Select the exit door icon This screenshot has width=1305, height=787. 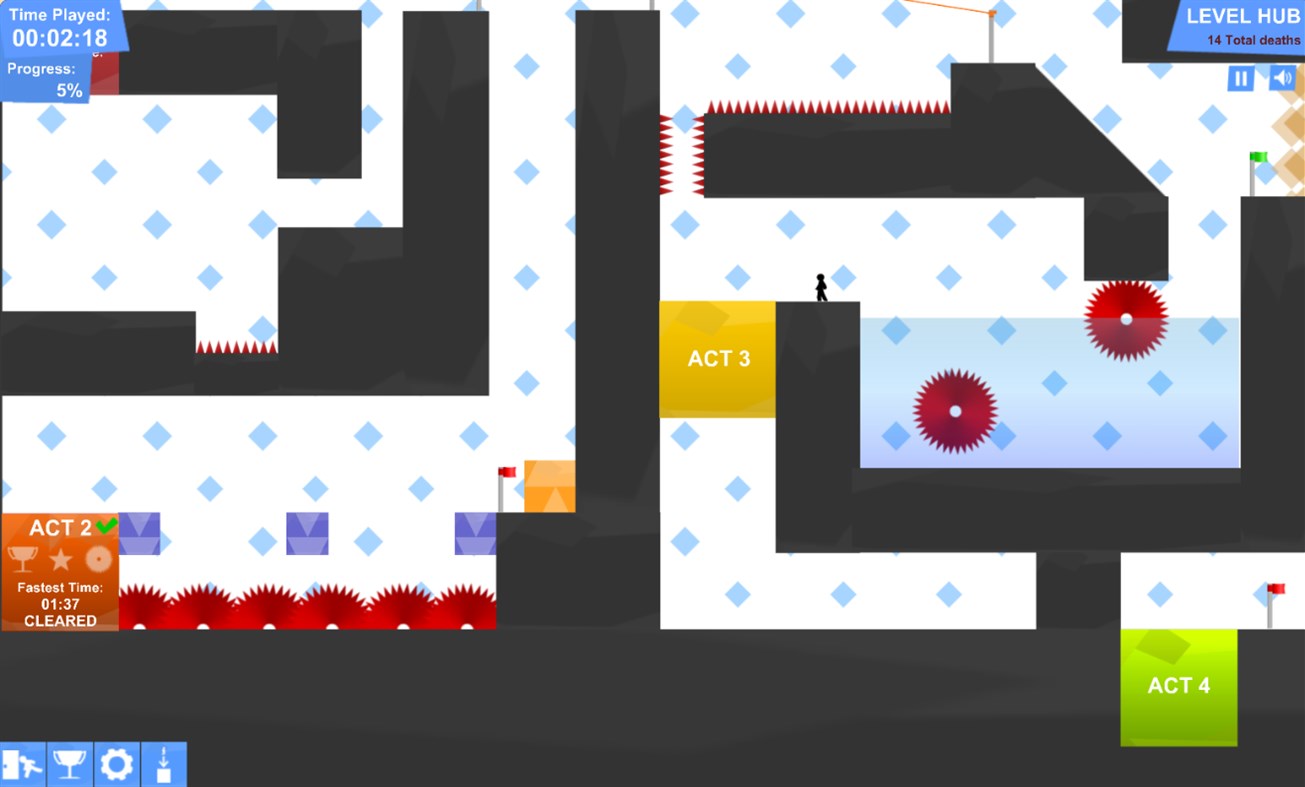22,763
